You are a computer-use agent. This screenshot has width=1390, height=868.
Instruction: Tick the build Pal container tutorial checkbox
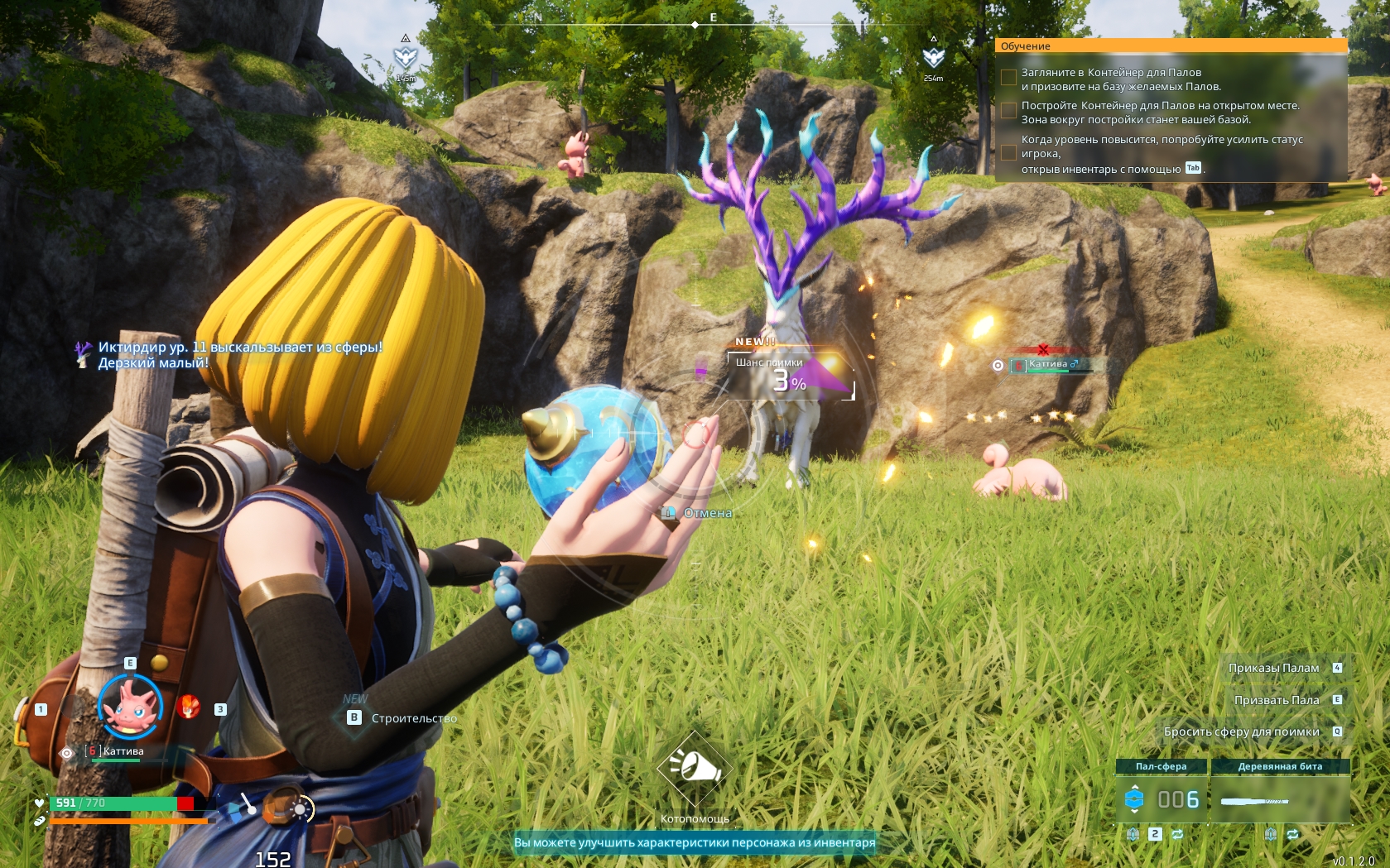click(1008, 111)
